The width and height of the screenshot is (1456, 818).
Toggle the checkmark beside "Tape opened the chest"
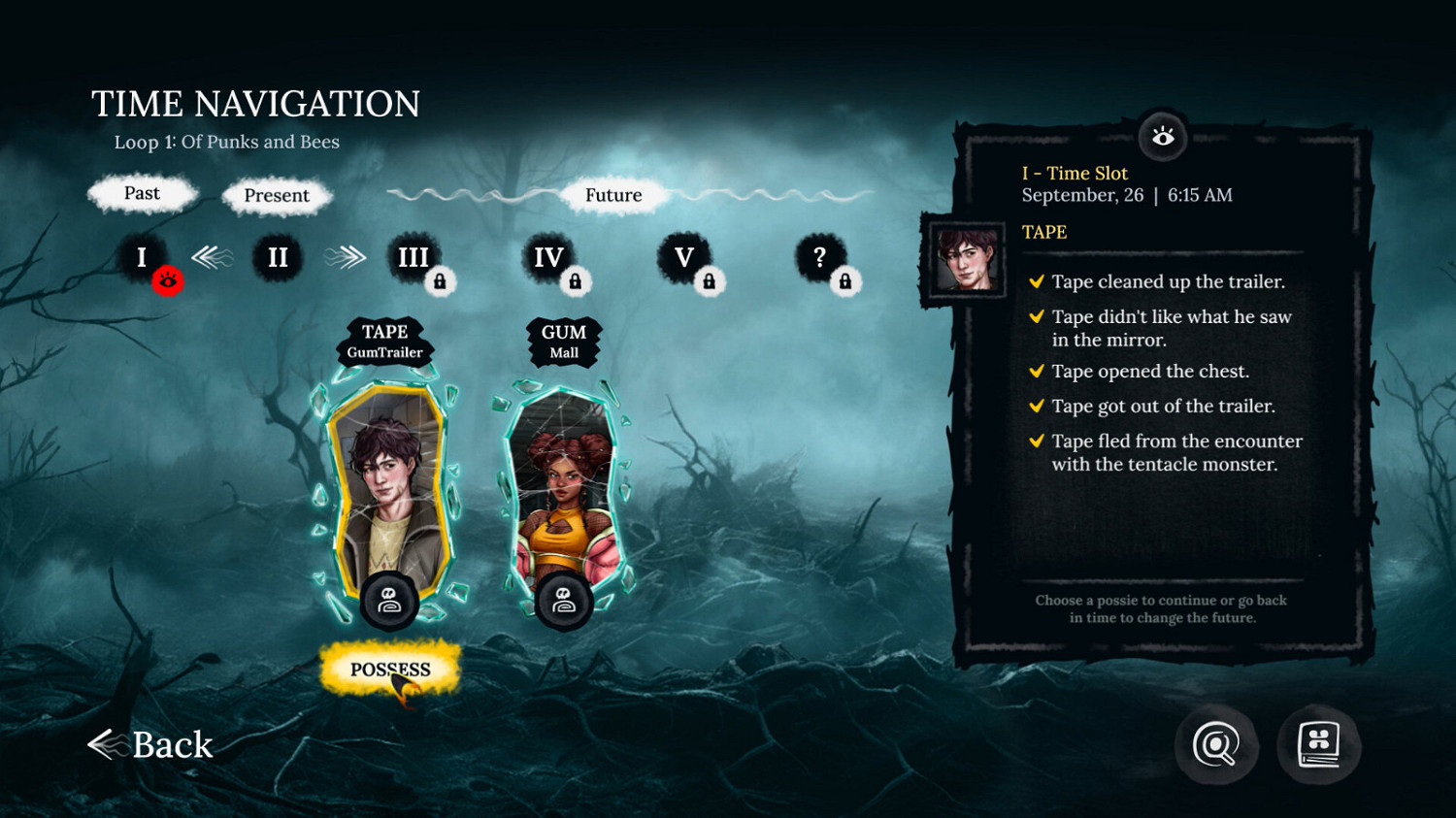pyautogui.click(x=1036, y=372)
